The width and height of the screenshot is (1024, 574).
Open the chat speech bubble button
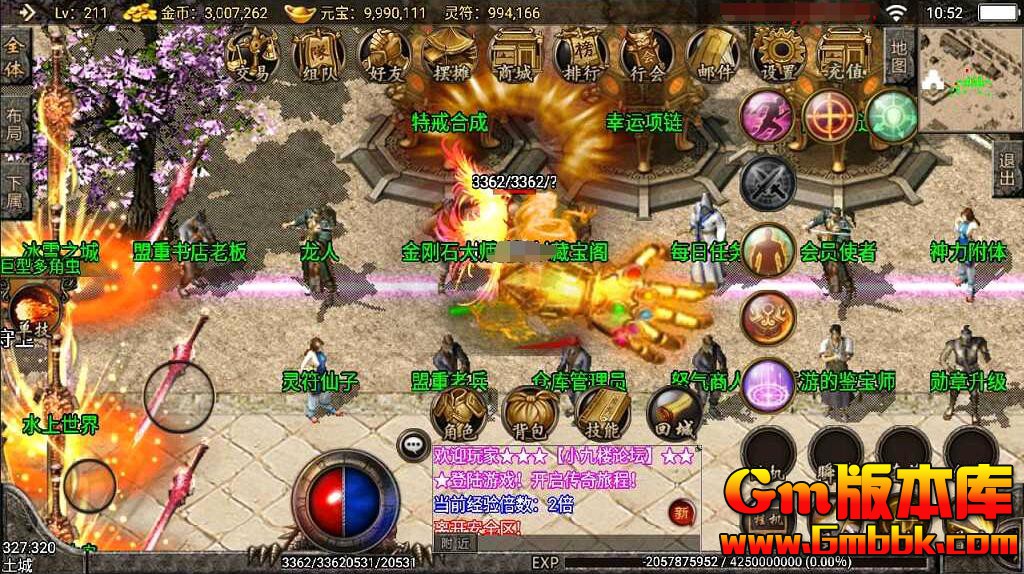pos(412,445)
